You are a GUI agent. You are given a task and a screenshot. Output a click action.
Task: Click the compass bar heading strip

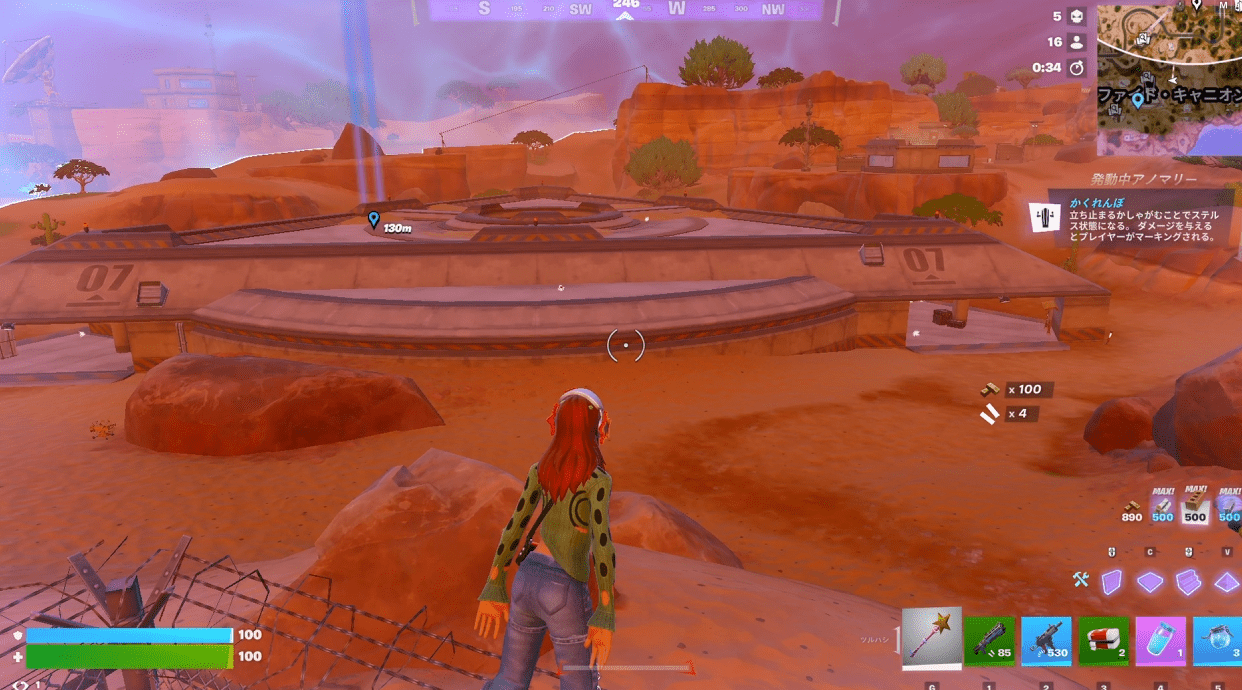point(626,10)
